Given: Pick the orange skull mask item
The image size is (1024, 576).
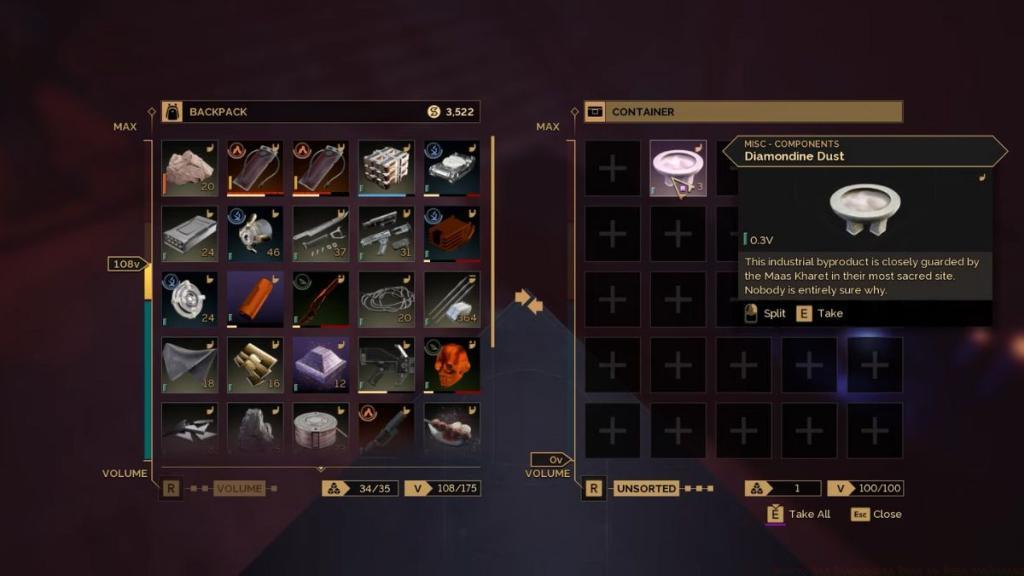Looking at the screenshot, I should 452,365.
